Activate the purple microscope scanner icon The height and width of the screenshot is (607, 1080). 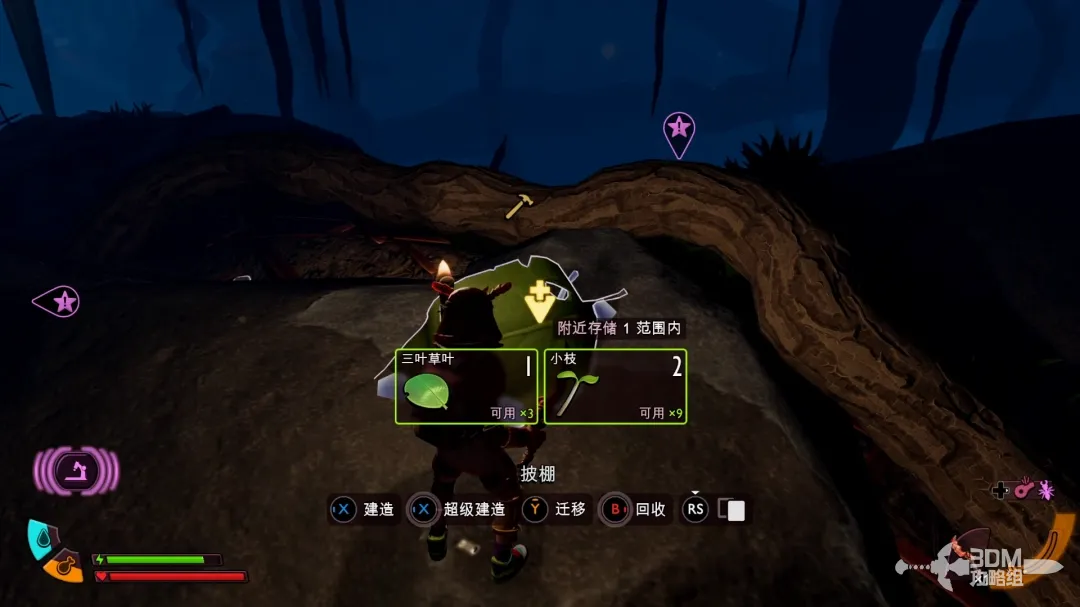click(76, 470)
